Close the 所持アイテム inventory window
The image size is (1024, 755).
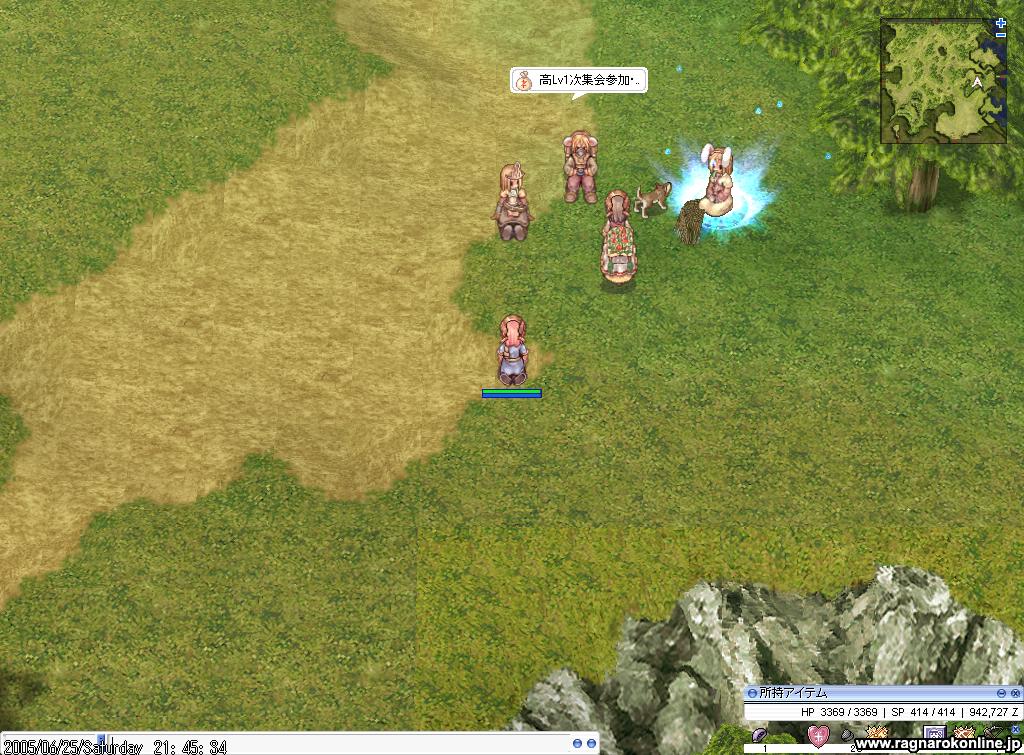coord(1016,693)
